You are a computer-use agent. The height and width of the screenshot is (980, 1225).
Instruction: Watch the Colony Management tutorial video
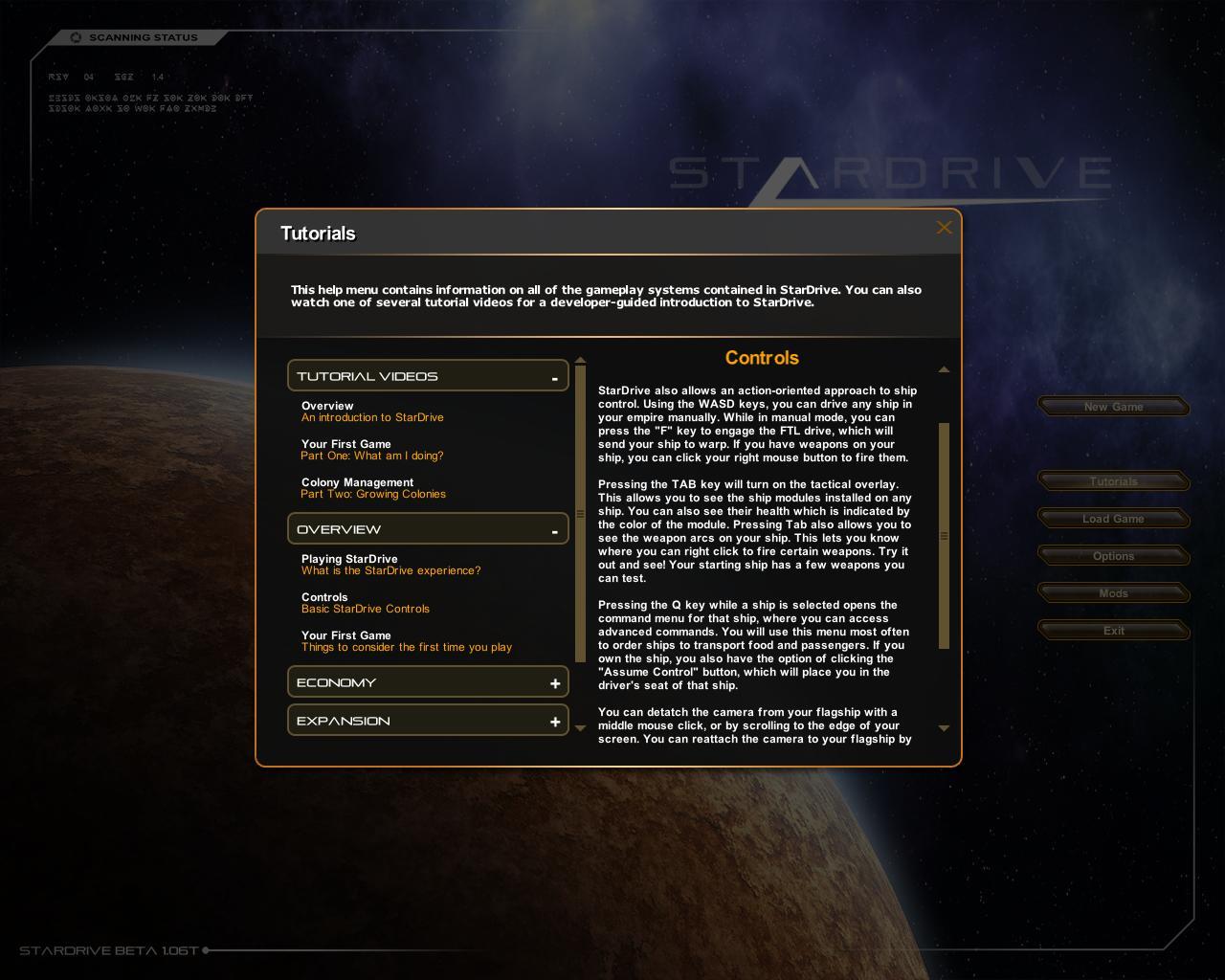click(372, 488)
